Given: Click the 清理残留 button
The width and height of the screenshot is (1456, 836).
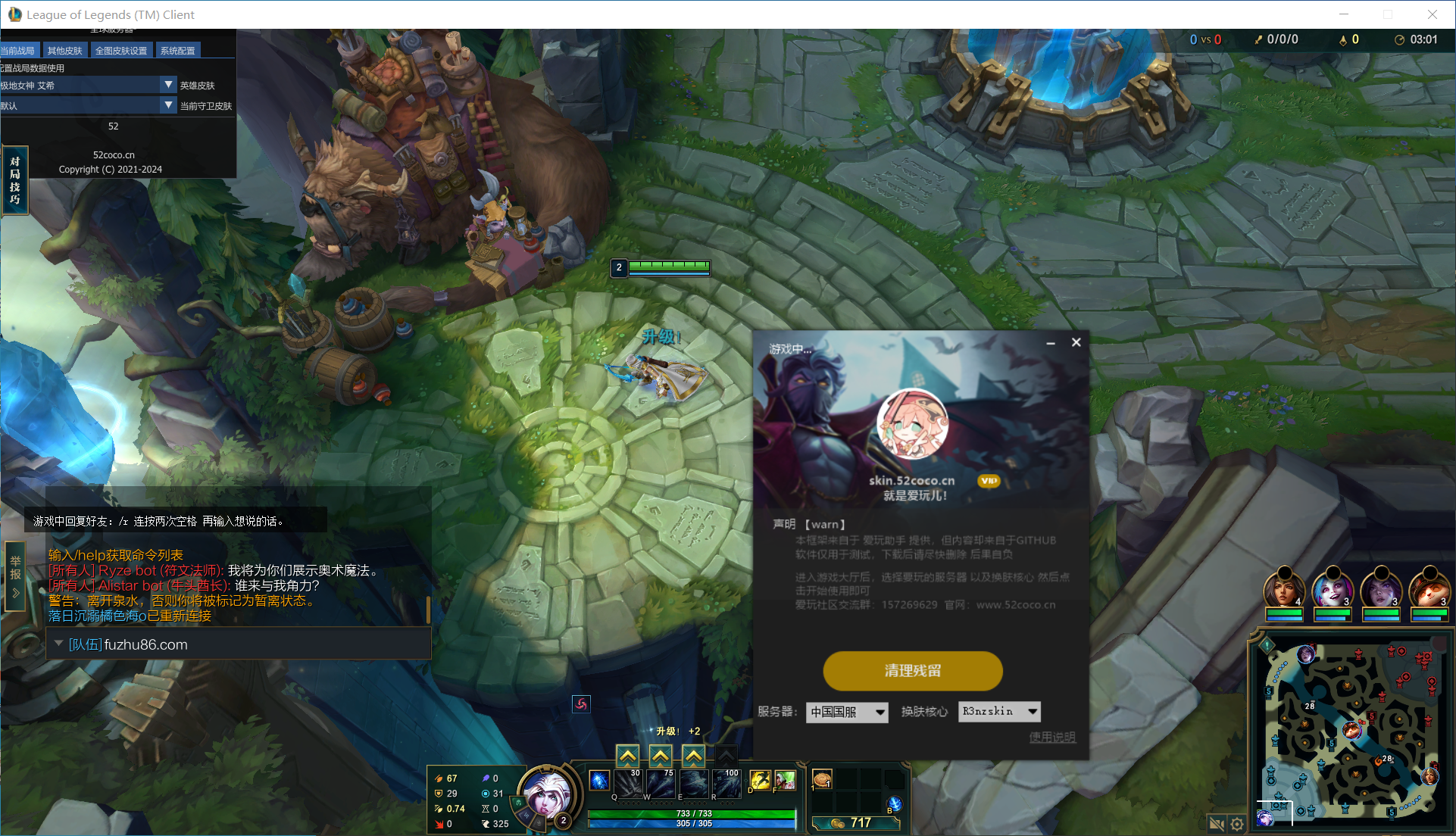Looking at the screenshot, I should [913, 671].
